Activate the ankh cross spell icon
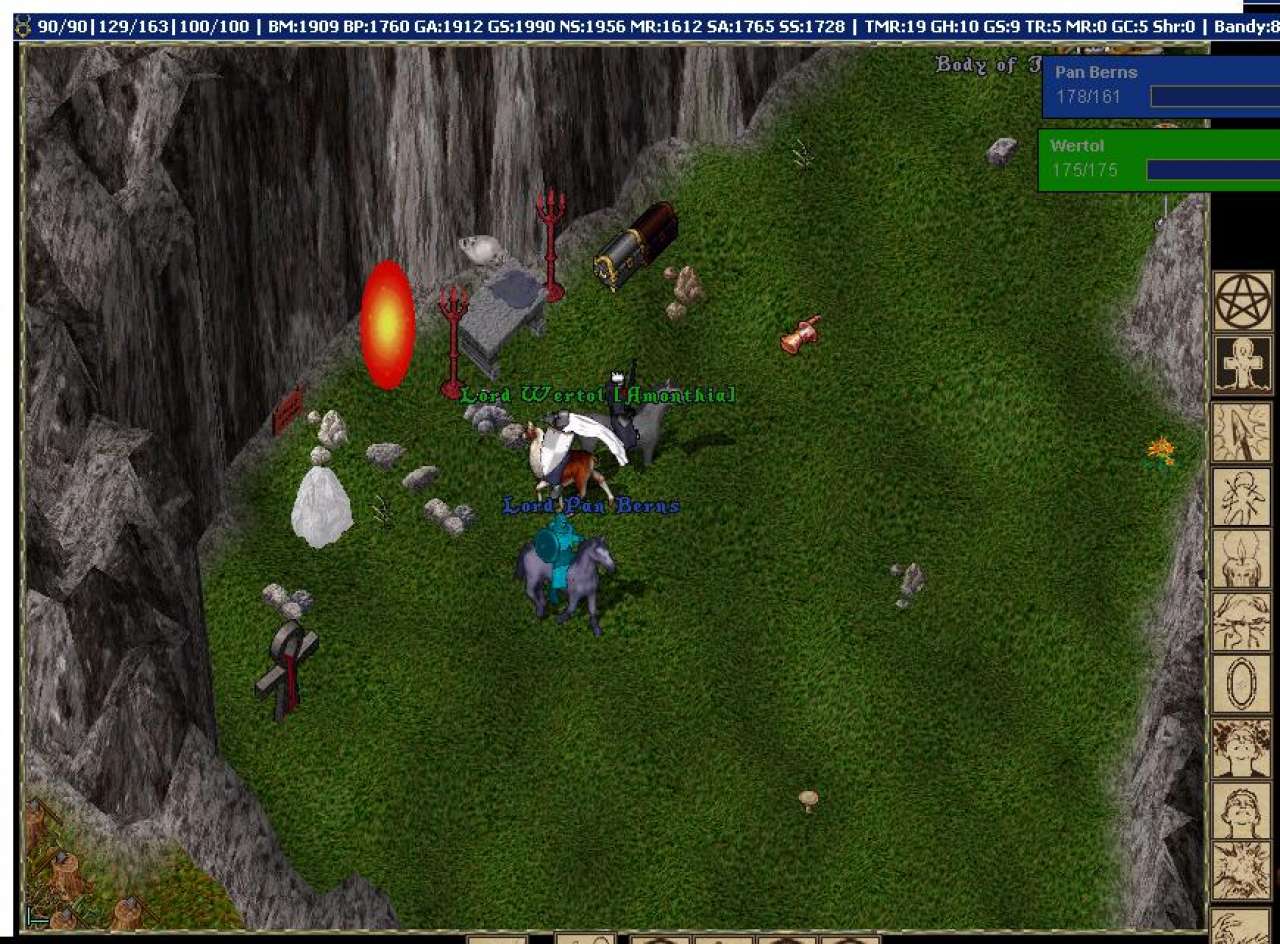 click(1243, 364)
